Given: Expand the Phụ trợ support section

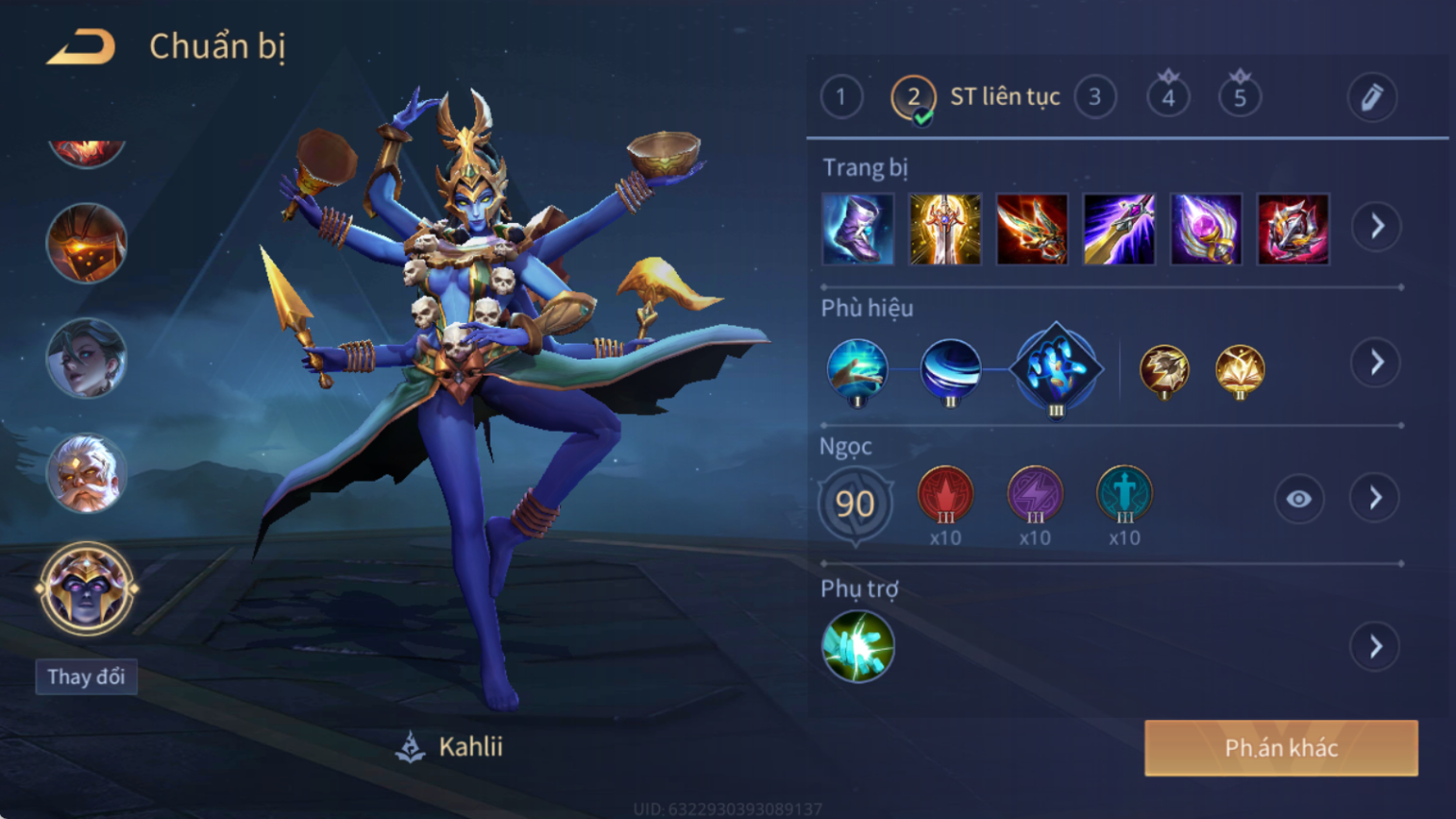Looking at the screenshot, I should [1375, 647].
